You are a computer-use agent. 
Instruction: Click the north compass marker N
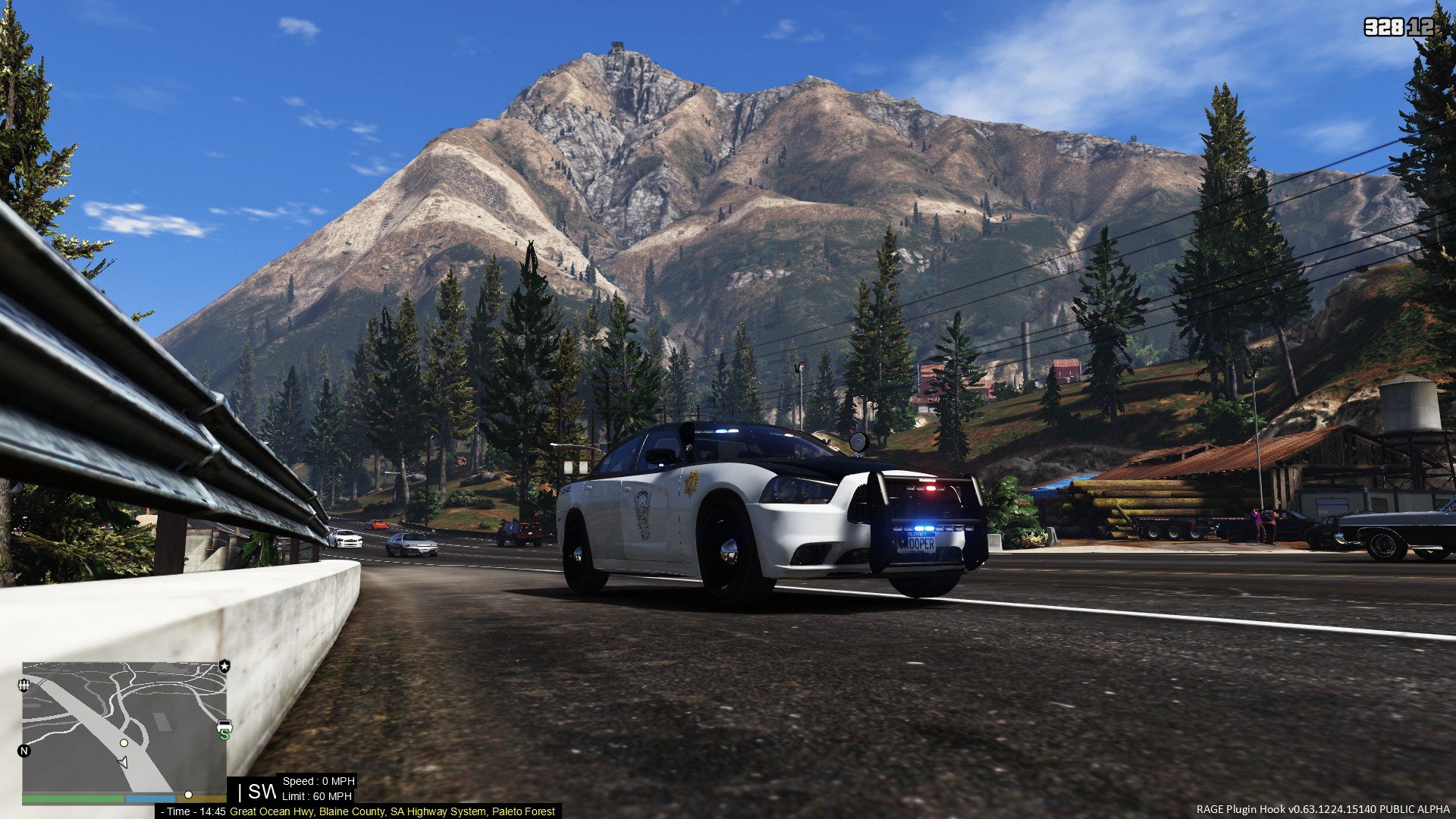24,751
